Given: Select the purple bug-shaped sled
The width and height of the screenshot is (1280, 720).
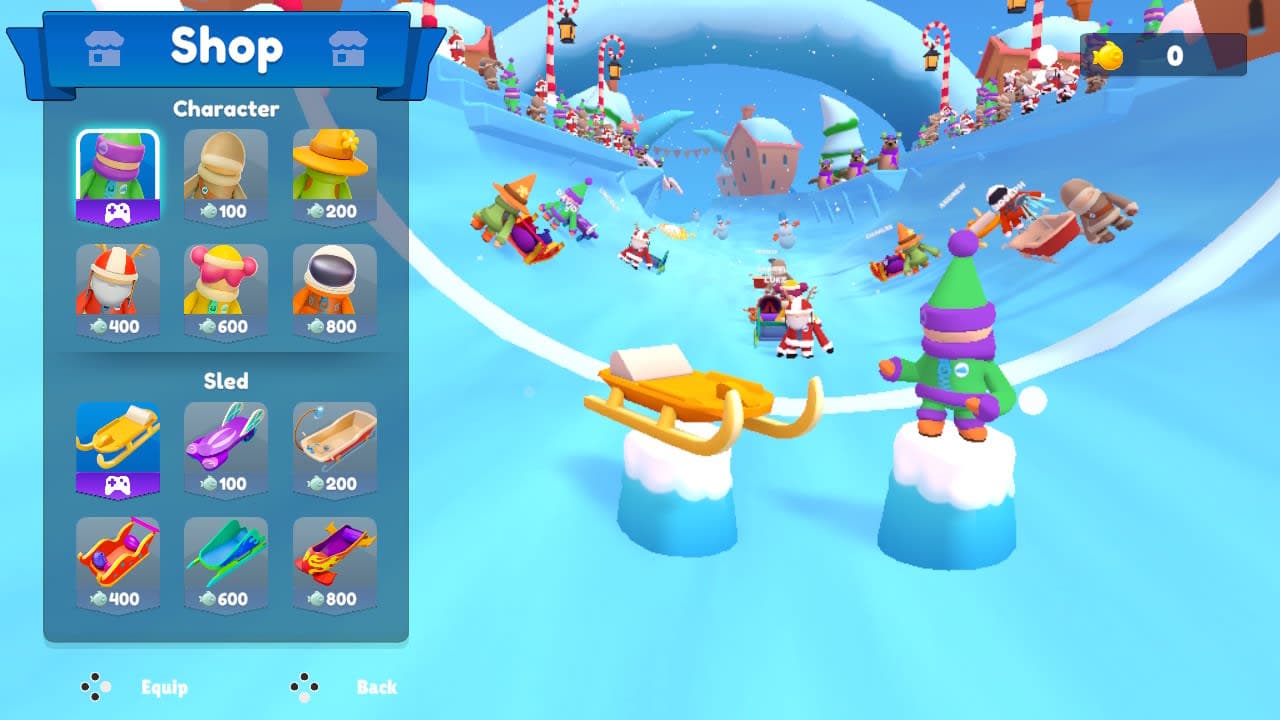Looking at the screenshot, I should [225, 440].
